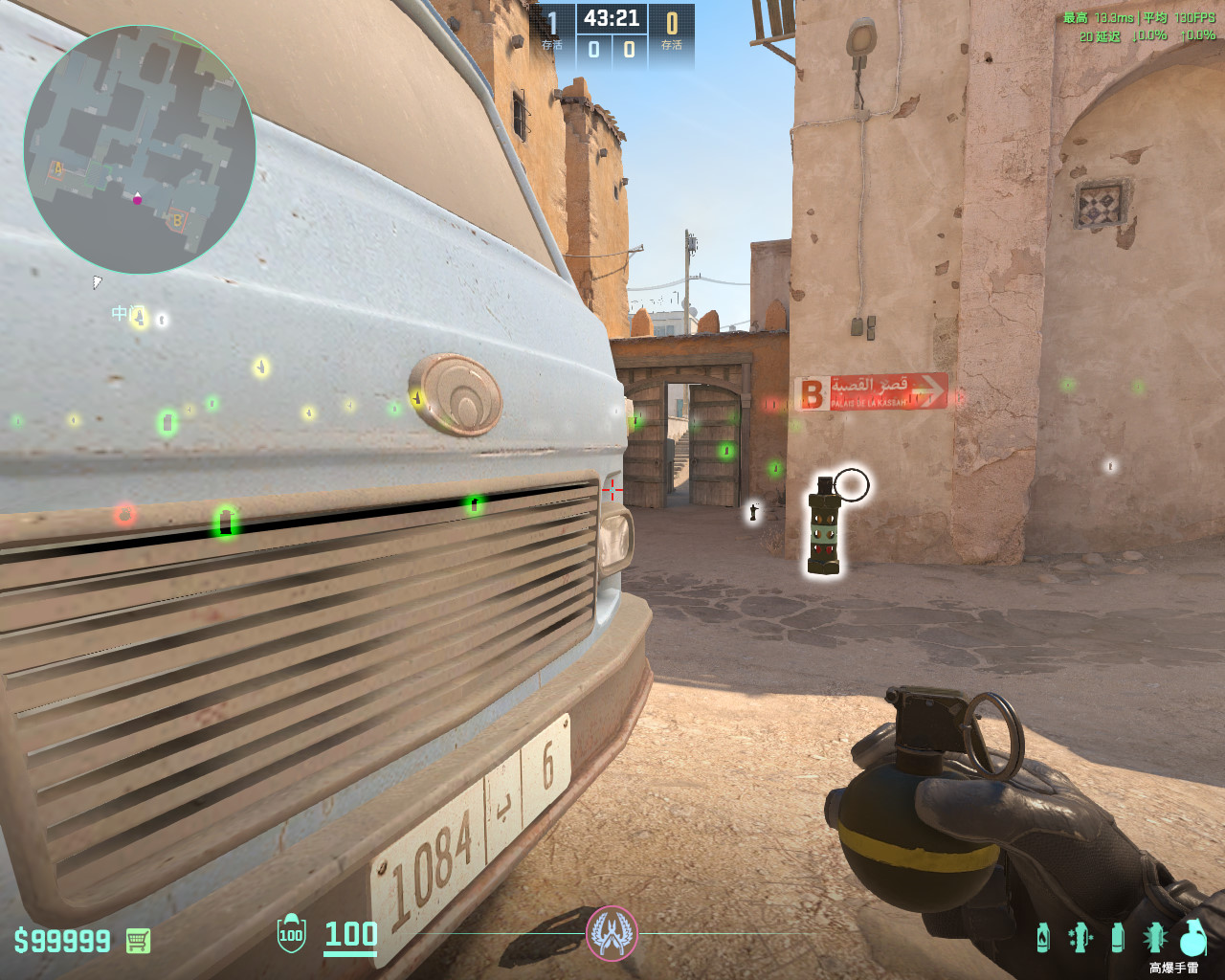Select the incendiary grenade icon
The height and width of the screenshot is (980, 1225).
click(1043, 937)
